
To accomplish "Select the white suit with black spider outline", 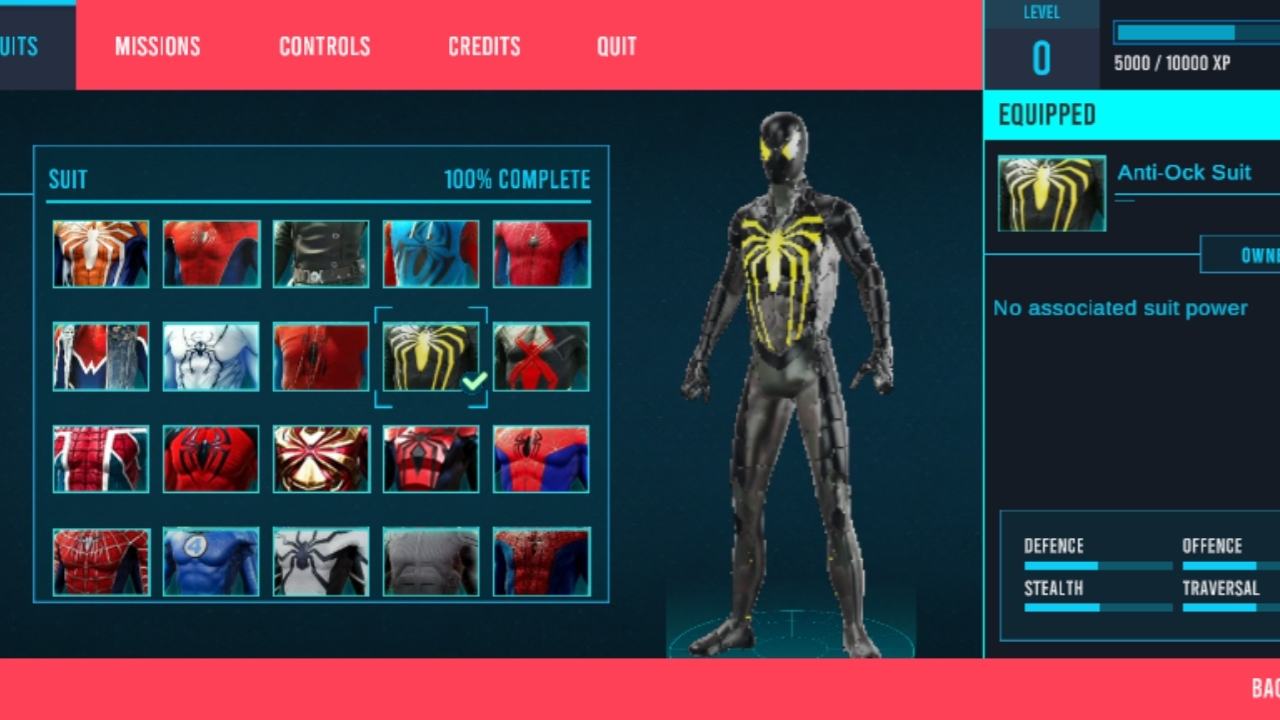I will click(211, 357).
